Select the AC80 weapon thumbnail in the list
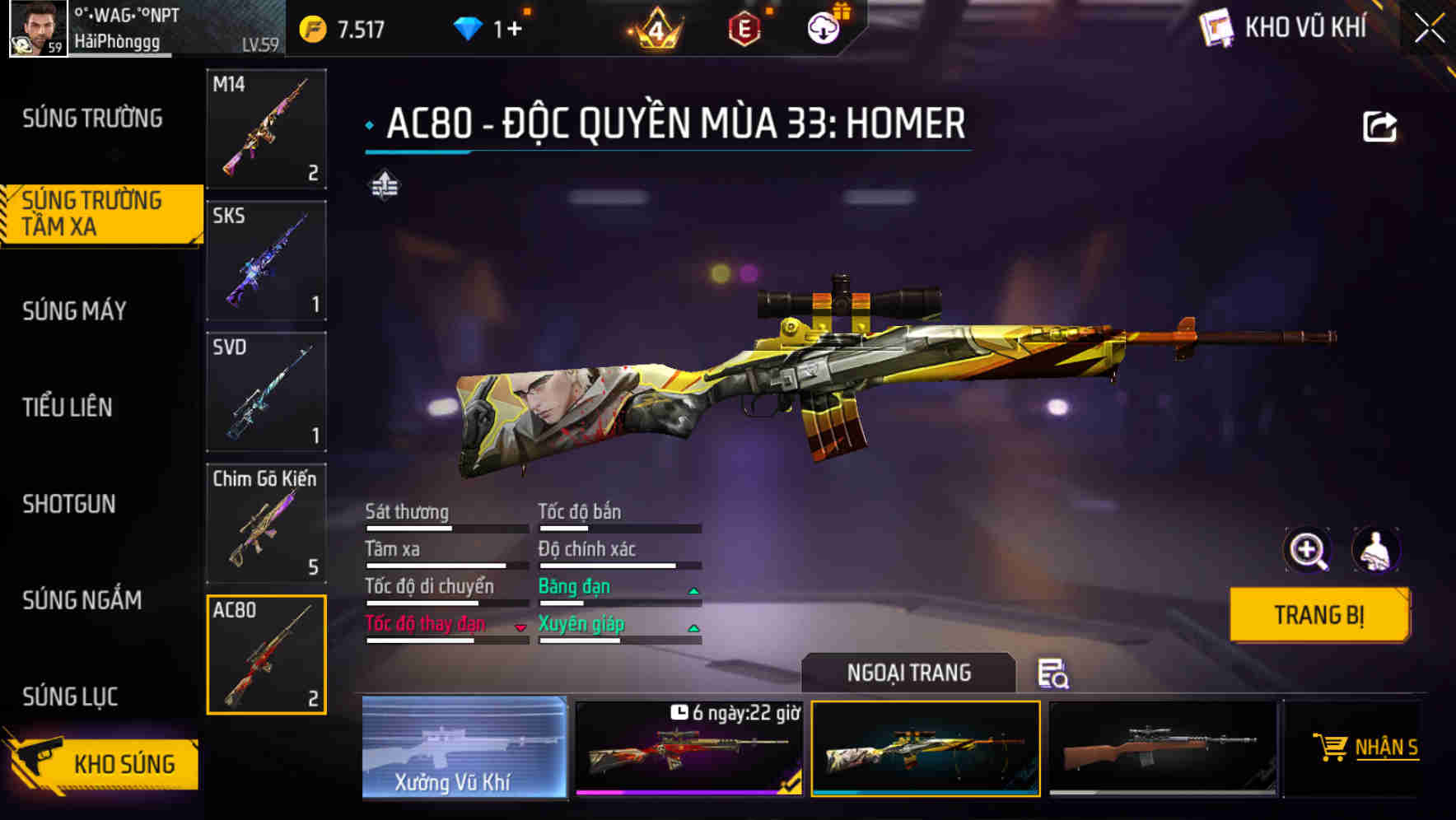 (x=265, y=655)
